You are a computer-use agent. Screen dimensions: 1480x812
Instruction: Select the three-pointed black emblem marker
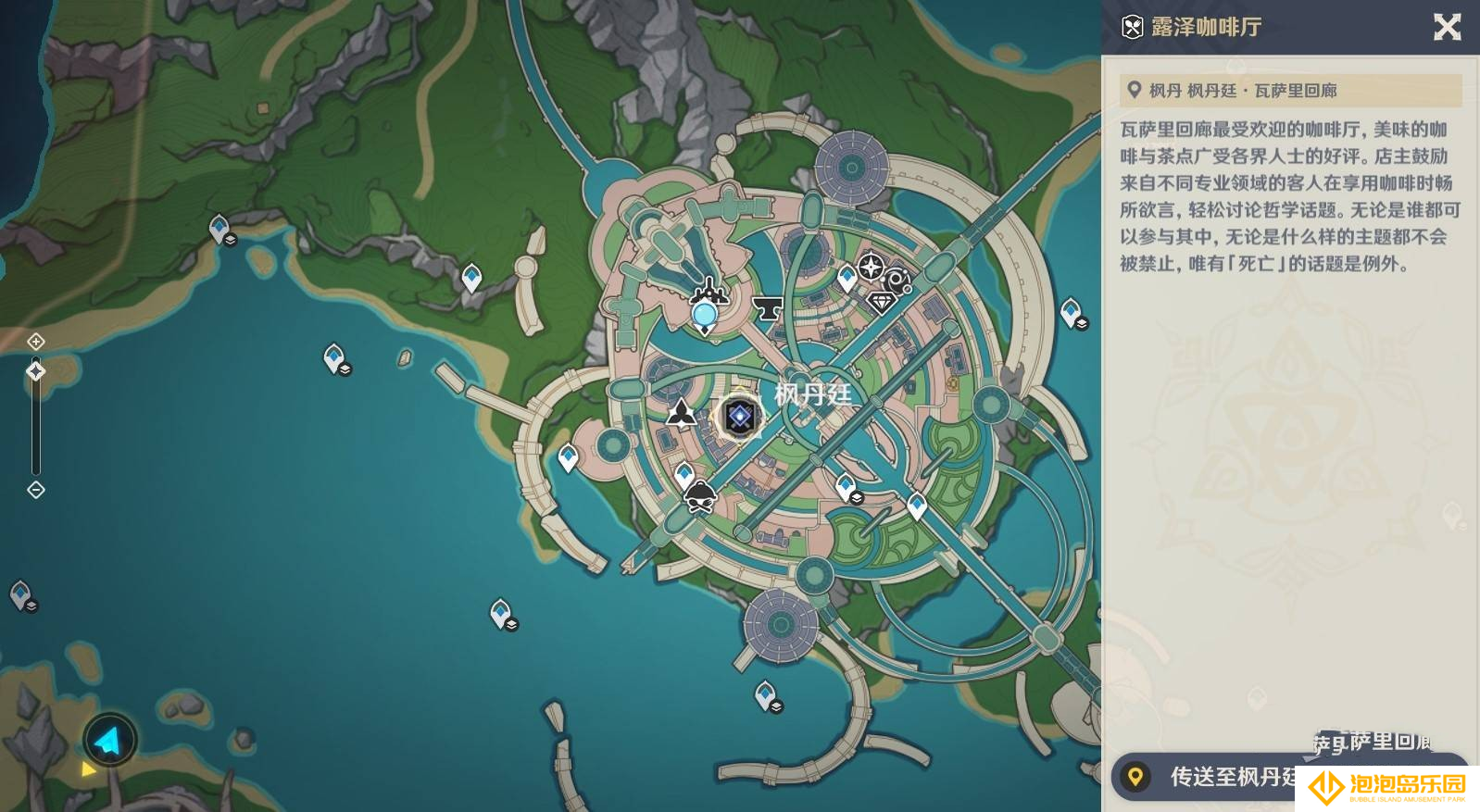click(x=682, y=413)
